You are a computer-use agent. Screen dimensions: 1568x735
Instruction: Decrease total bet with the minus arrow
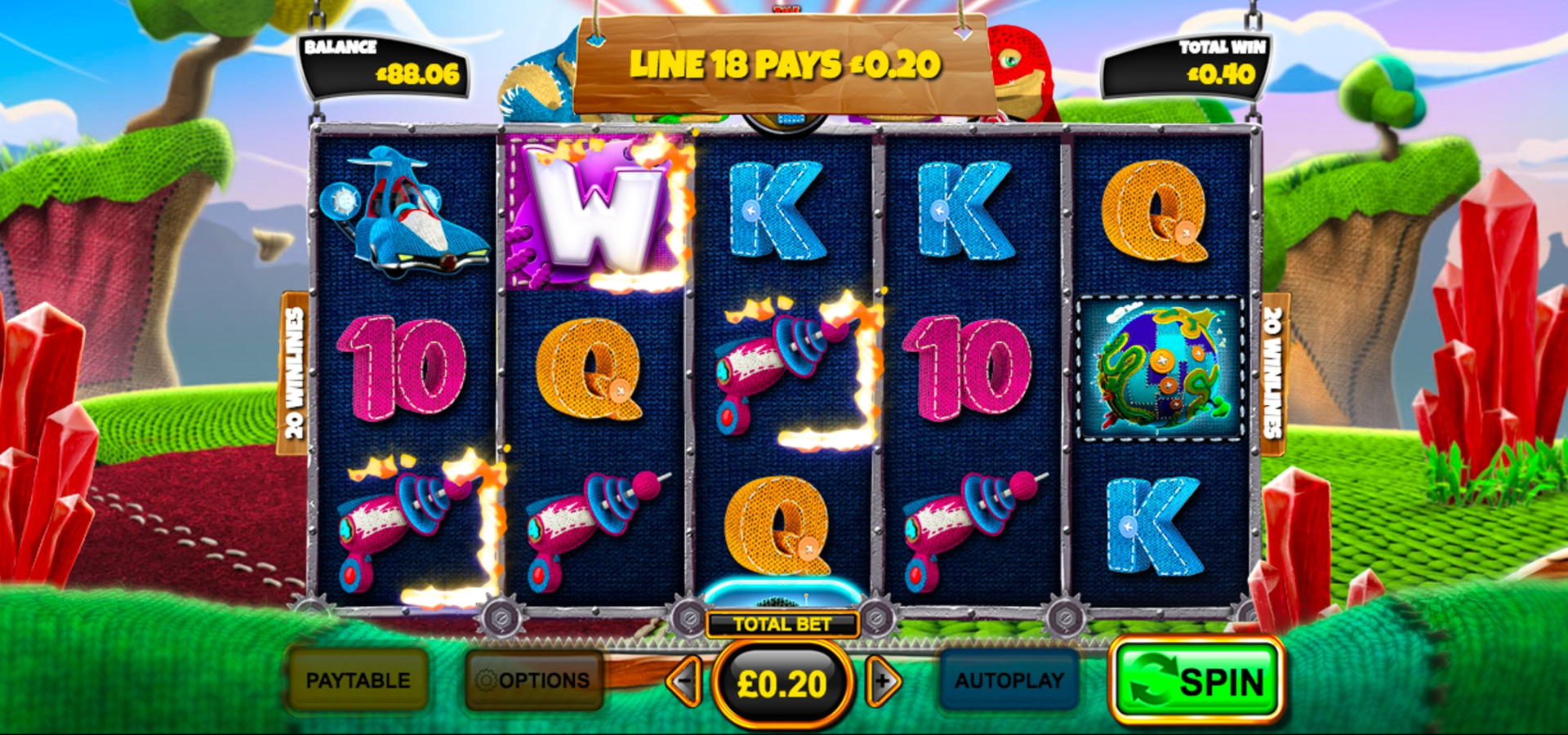pos(684,681)
